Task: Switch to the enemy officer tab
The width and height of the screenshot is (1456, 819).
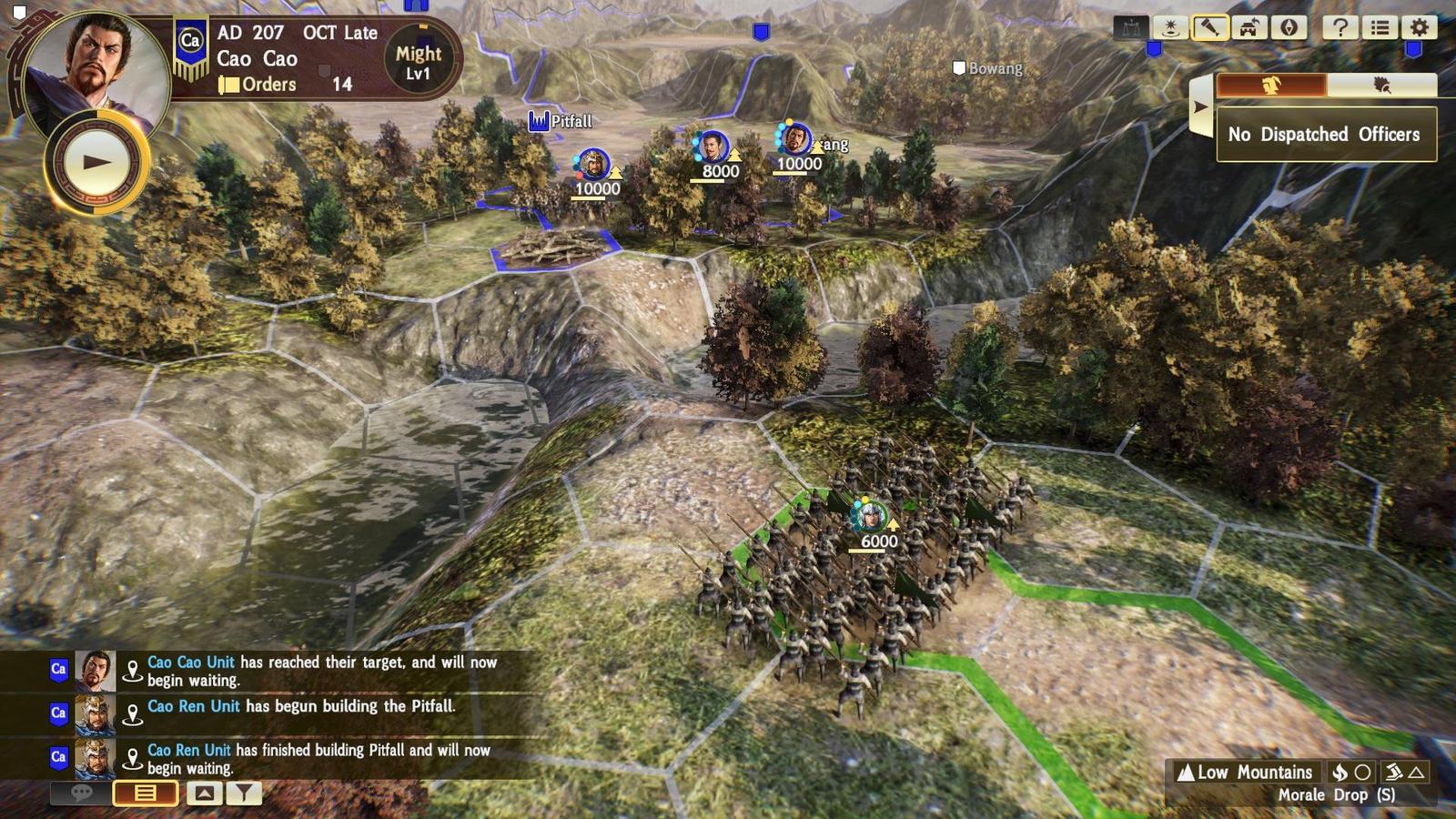Action: [x=1384, y=86]
